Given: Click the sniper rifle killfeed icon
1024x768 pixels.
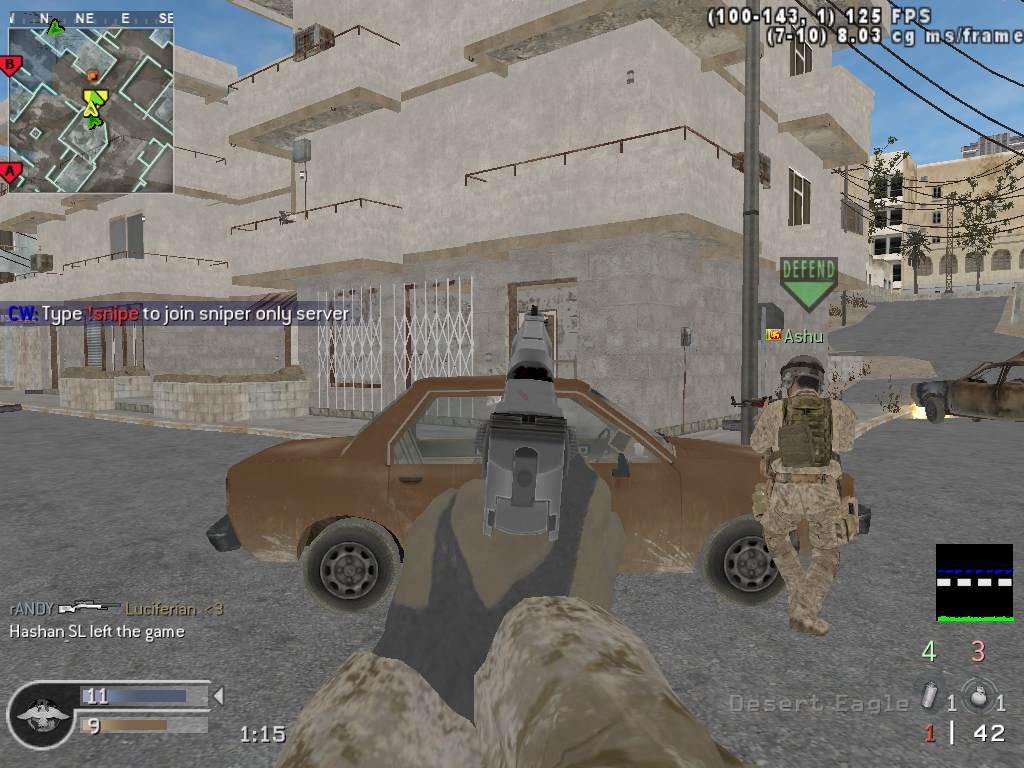Looking at the screenshot, I should 89,607.
